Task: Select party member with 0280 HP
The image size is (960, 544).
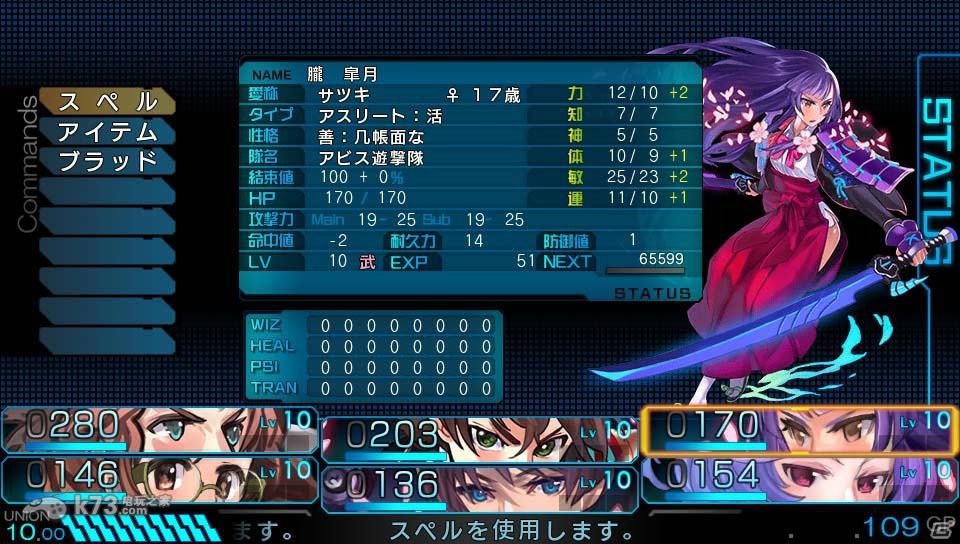Action: [160, 430]
